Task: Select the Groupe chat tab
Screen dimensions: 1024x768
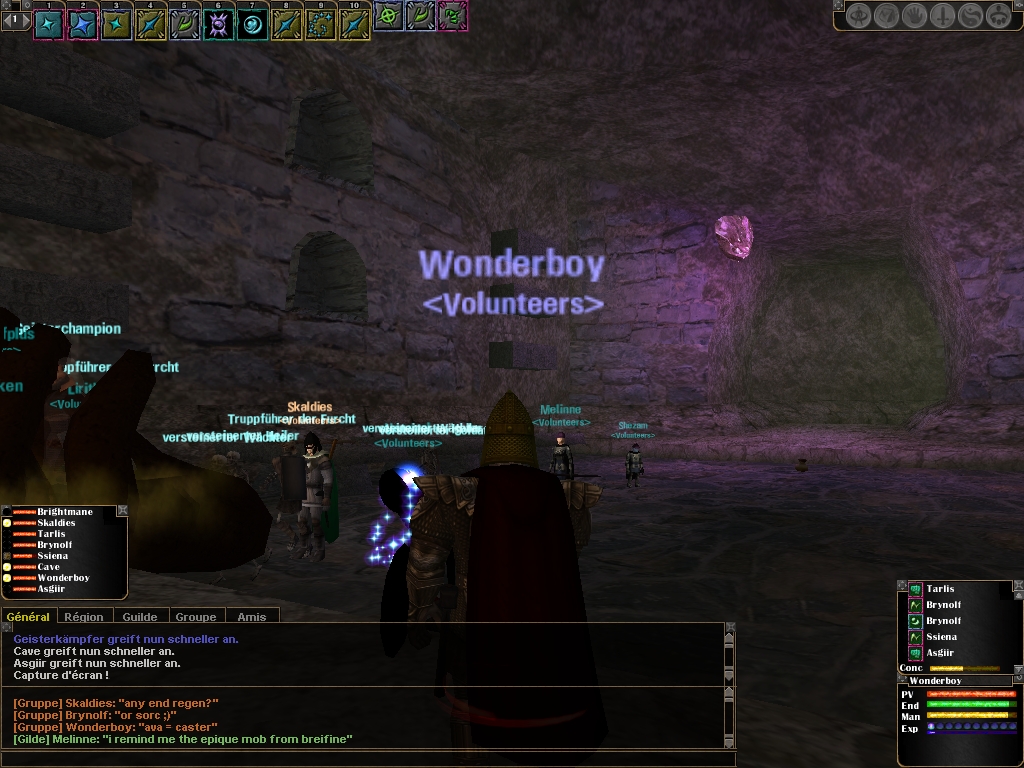Action: click(196, 617)
